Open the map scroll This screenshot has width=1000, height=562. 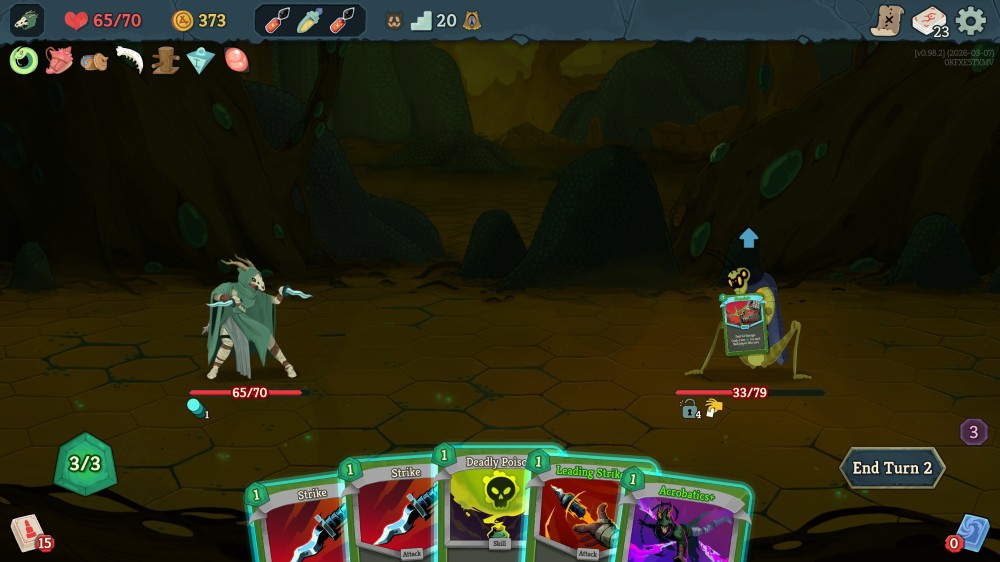(887, 20)
